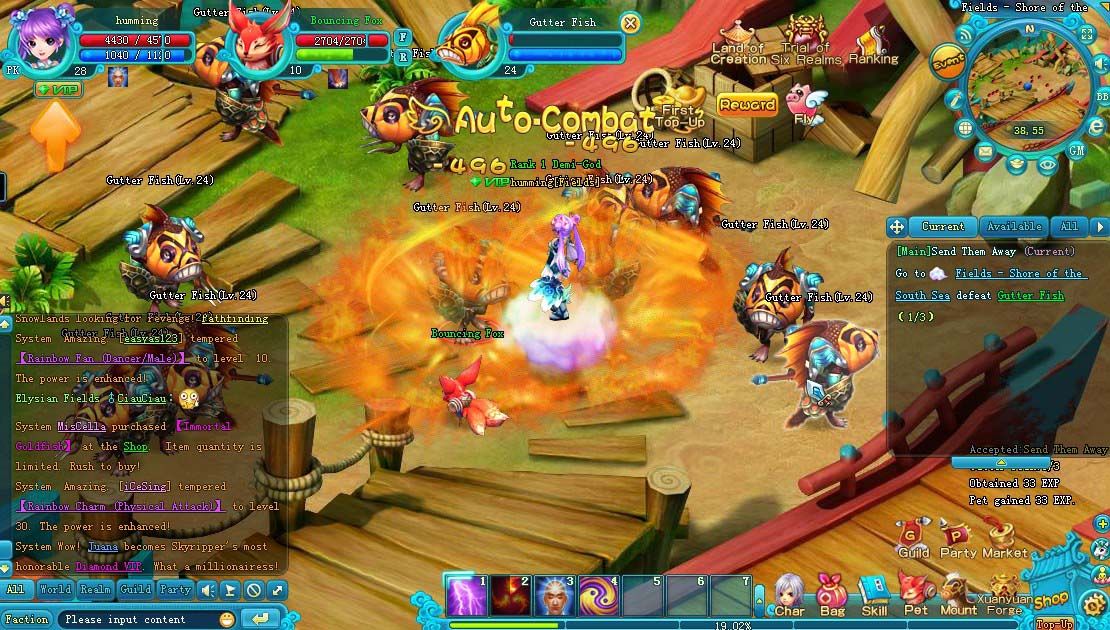
Task: Click the Fly pig icon
Action: pyautogui.click(x=802, y=103)
